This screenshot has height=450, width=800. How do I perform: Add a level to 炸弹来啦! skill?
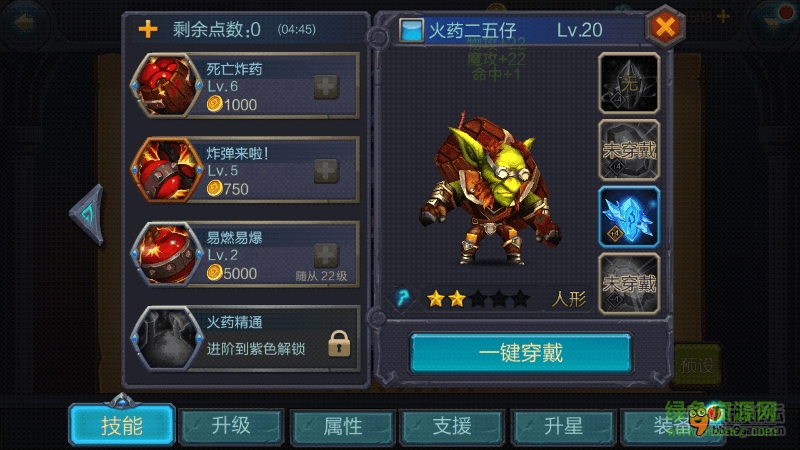pyautogui.click(x=326, y=171)
